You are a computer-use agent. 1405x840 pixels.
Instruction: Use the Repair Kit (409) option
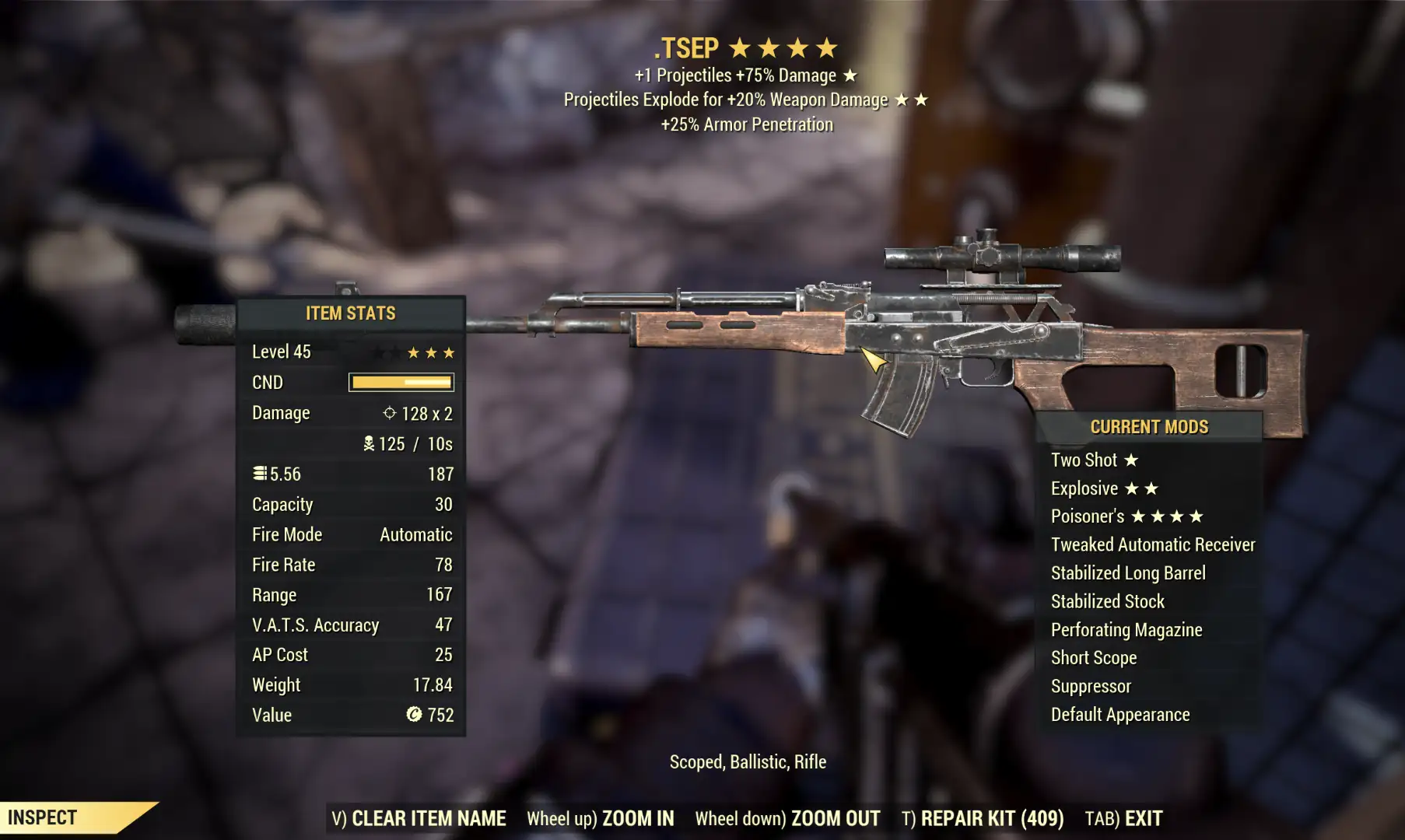click(983, 818)
